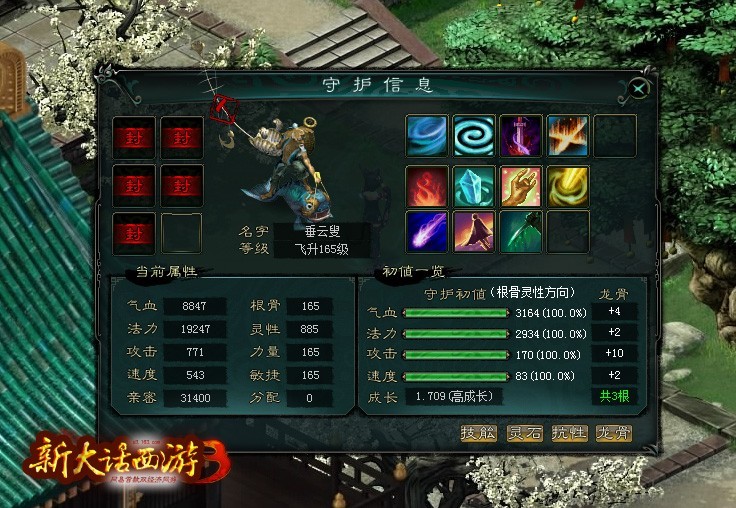Click the guardian name field 垂云叟

(x=322, y=231)
